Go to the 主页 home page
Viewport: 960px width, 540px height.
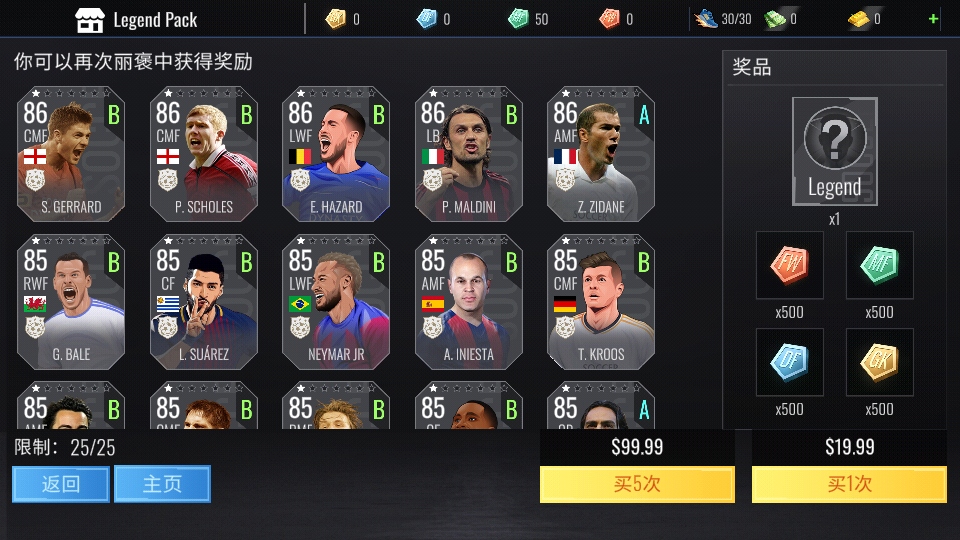(x=162, y=484)
